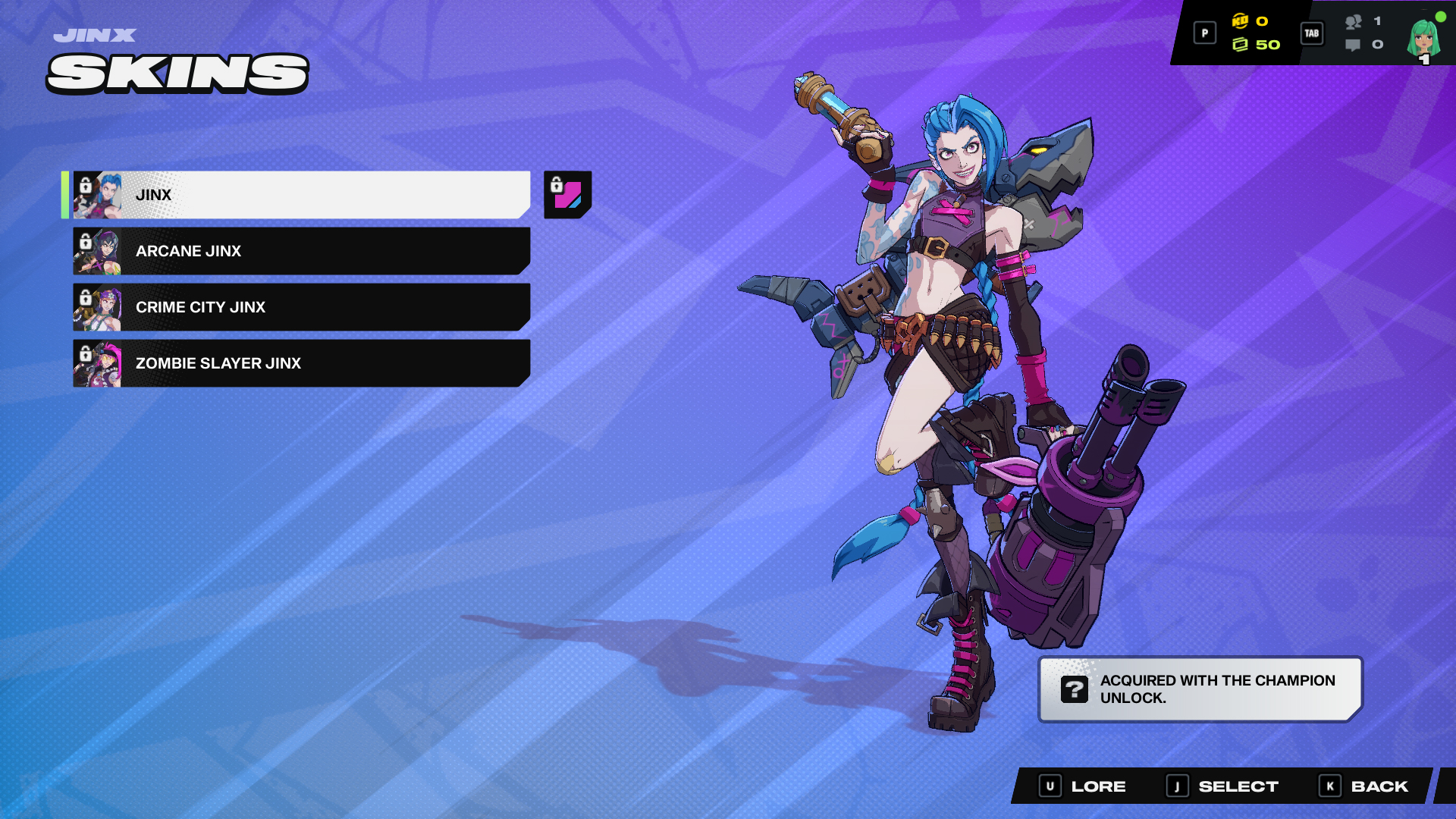Select the Crime City Jinx skin
Image resolution: width=1456 pixels, height=819 pixels.
pos(303,307)
